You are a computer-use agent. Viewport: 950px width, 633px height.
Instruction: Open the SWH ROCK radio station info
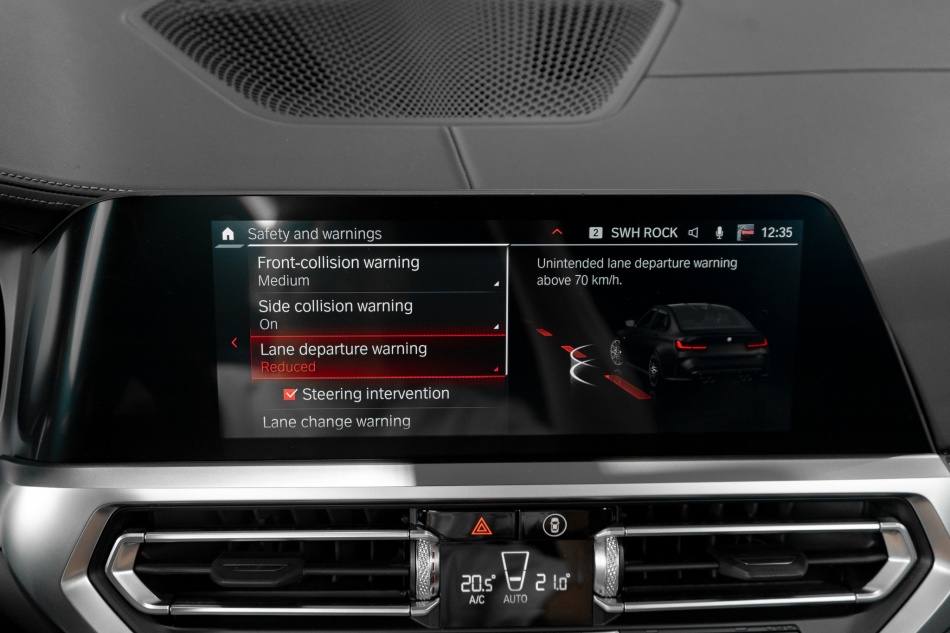[643, 233]
